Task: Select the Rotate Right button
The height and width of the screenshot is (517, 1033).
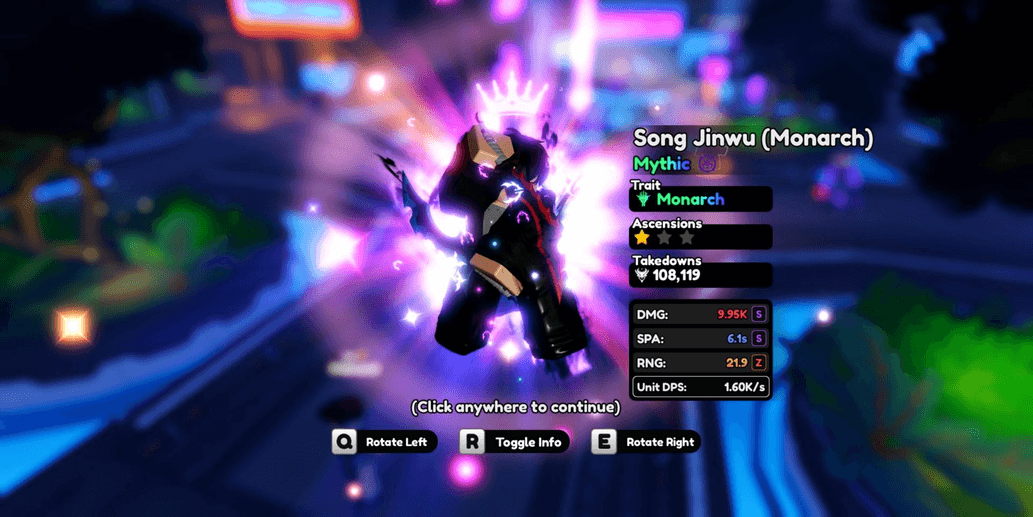Action: 646,442
